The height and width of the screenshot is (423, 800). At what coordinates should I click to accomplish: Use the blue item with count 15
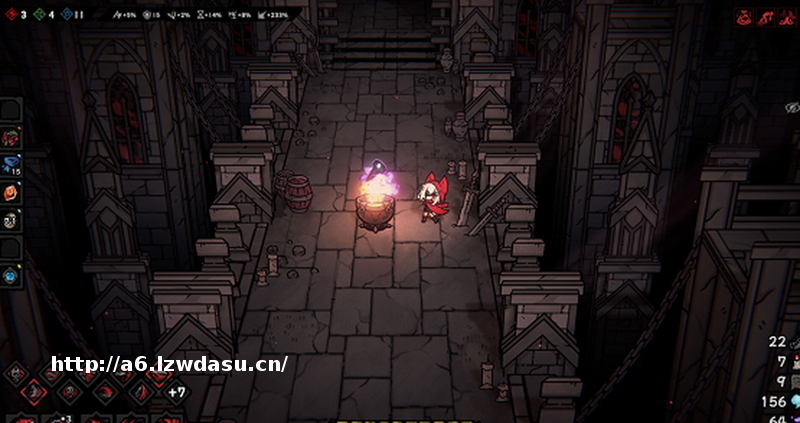(x=11, y=165)
